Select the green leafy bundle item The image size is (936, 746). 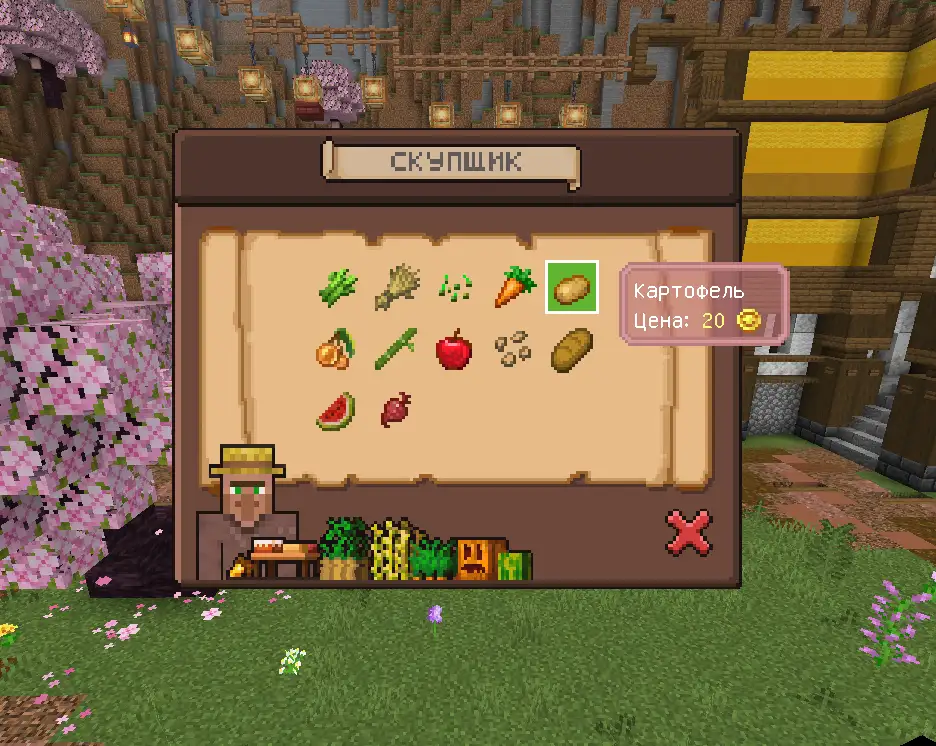click(337, 288)
